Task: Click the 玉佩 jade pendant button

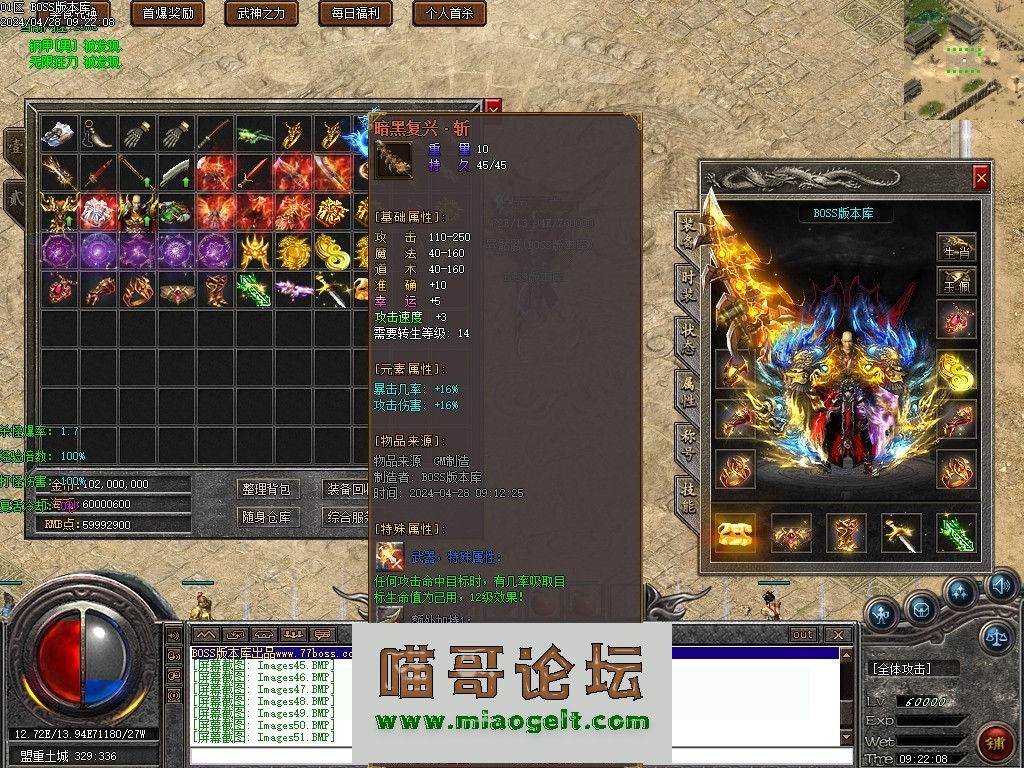Action: click(956, 283)
